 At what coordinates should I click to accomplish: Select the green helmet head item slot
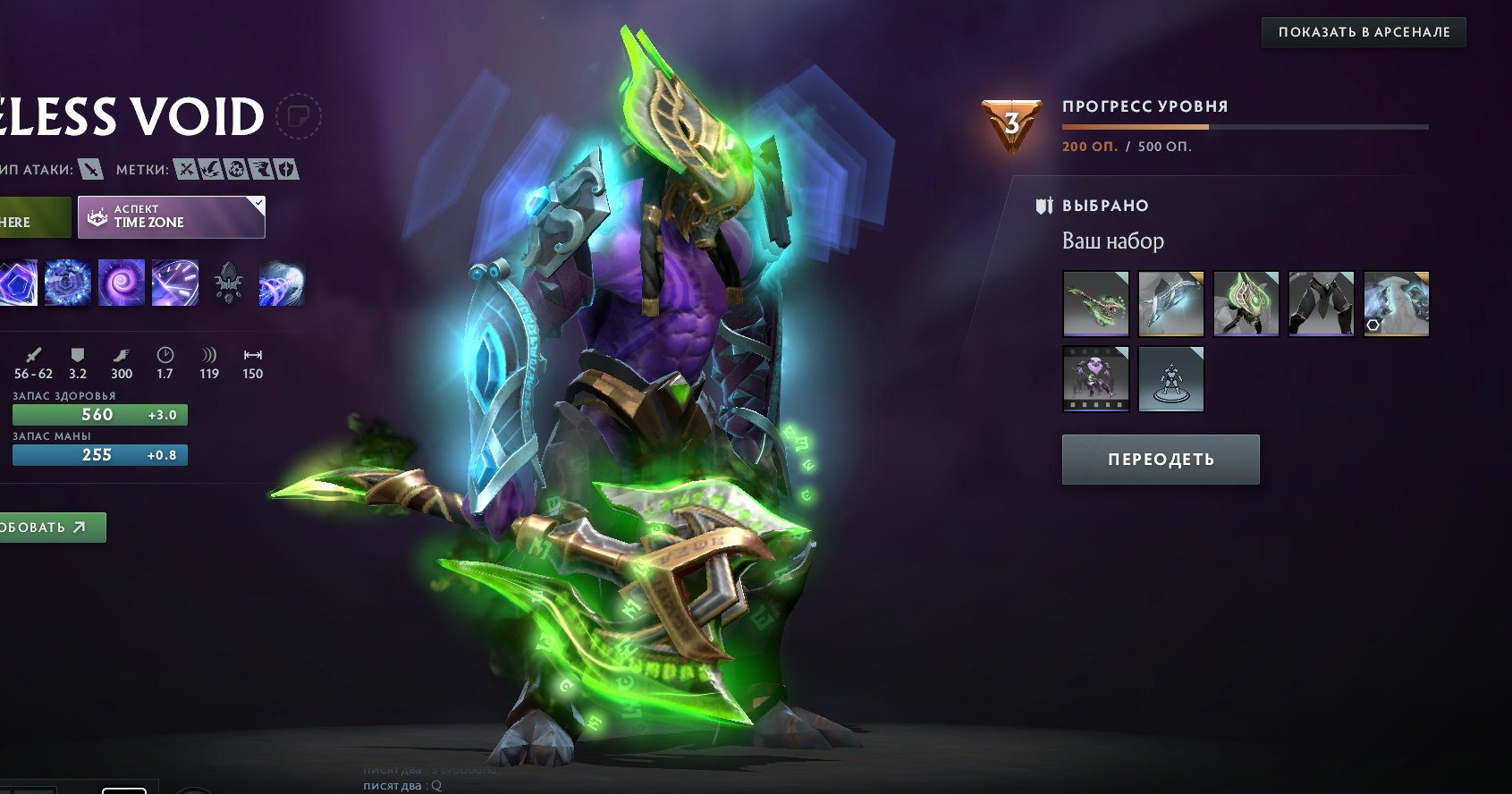tap(1246, 304)
